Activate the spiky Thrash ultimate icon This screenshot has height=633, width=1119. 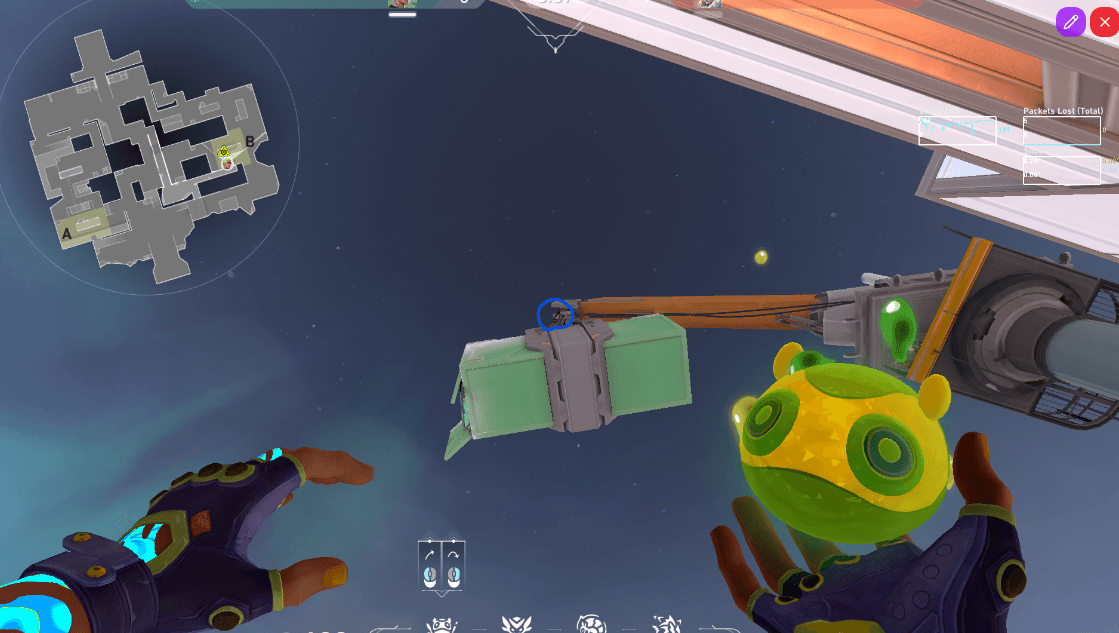665,625
